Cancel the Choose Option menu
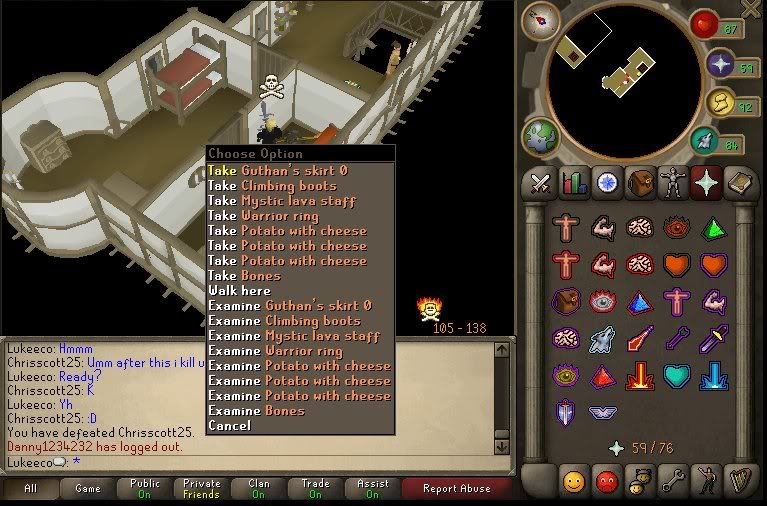 (229, 426)
